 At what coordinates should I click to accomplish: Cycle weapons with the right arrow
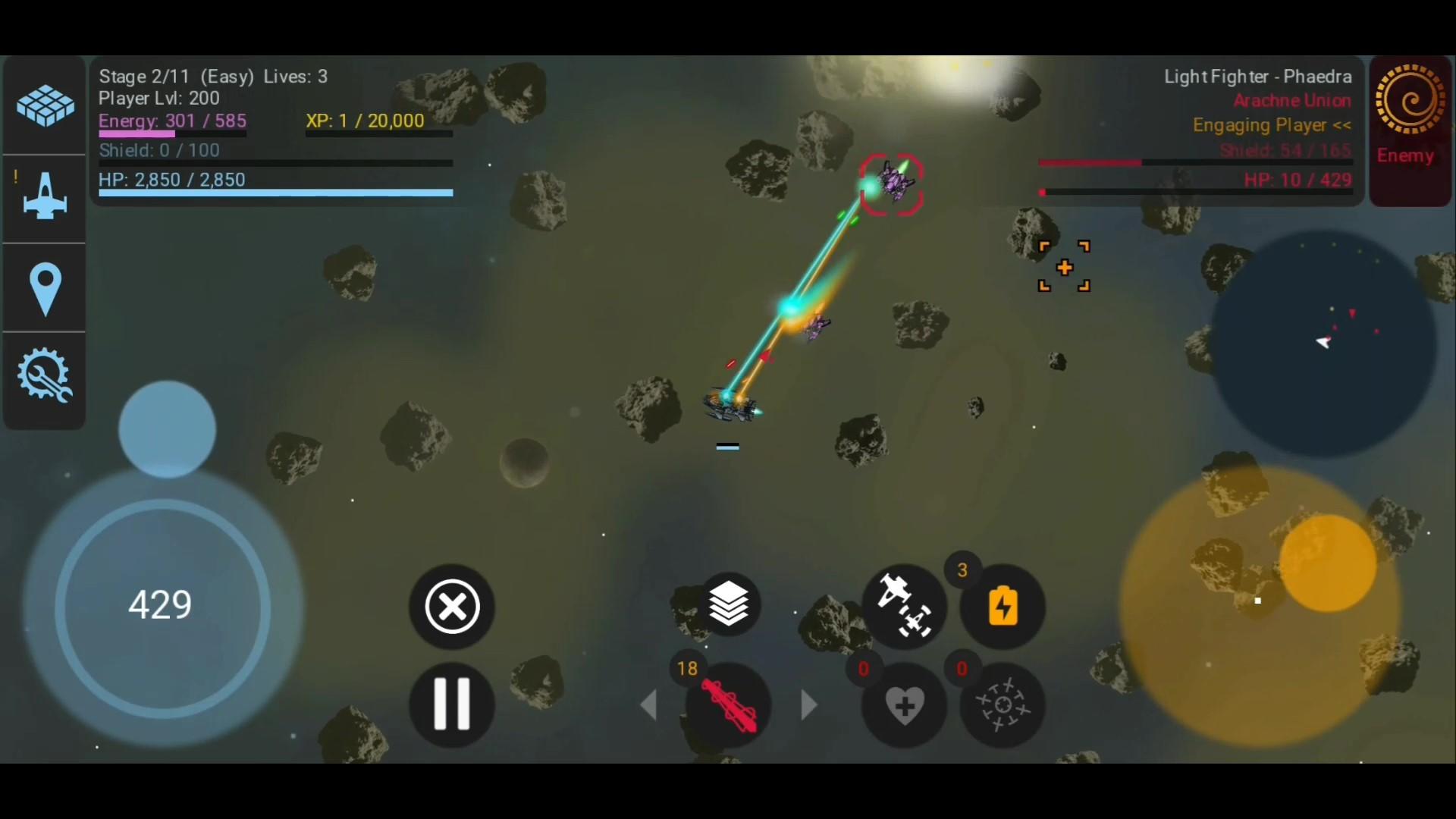[808, 705]
